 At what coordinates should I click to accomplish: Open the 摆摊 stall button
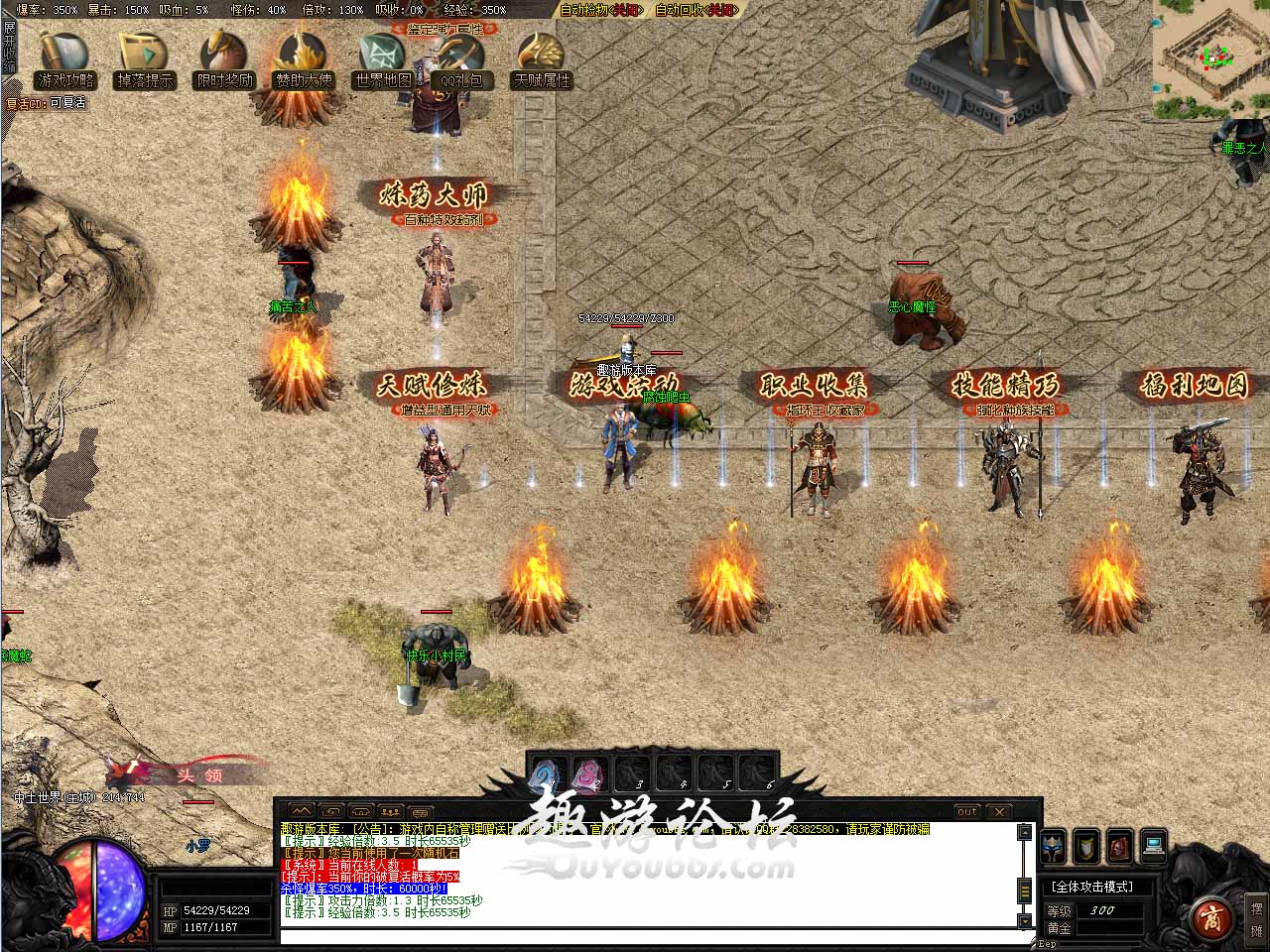(x=1256, y=919)
